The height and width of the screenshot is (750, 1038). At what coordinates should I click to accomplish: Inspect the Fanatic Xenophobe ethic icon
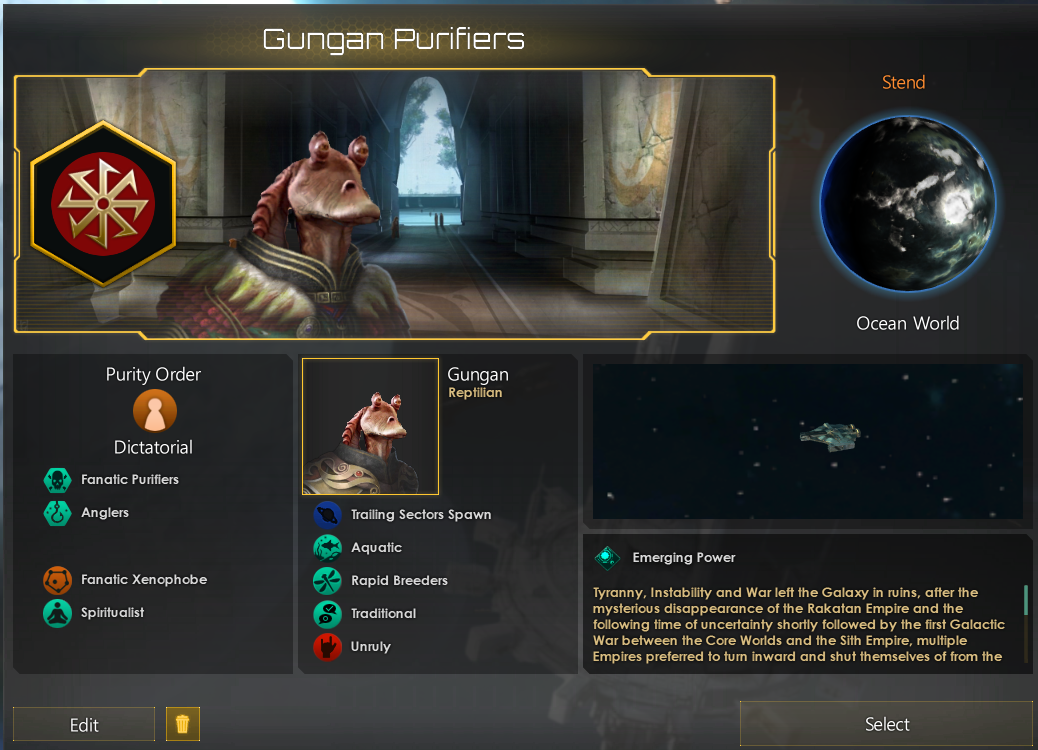pyautogui.click(x=58, y=580)
